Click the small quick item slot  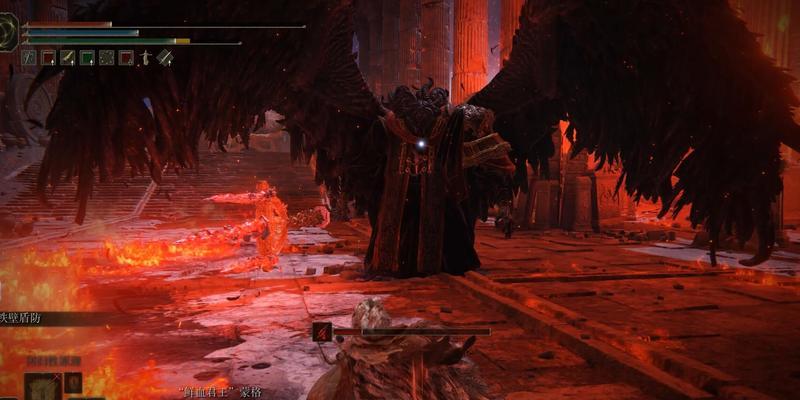tap(73, 382)
